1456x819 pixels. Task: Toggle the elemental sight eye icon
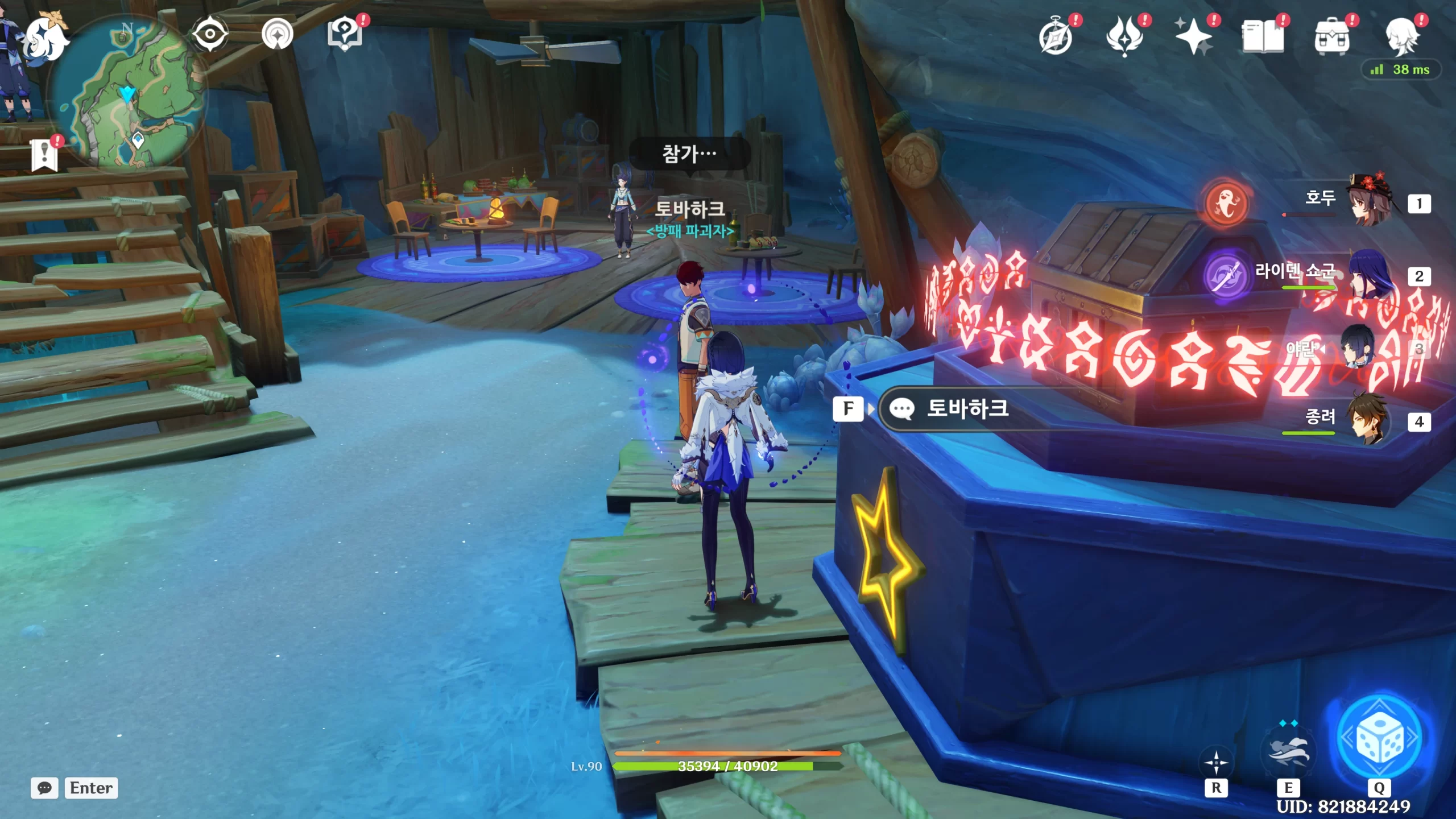pyautogui.click(x=210, y=34)
